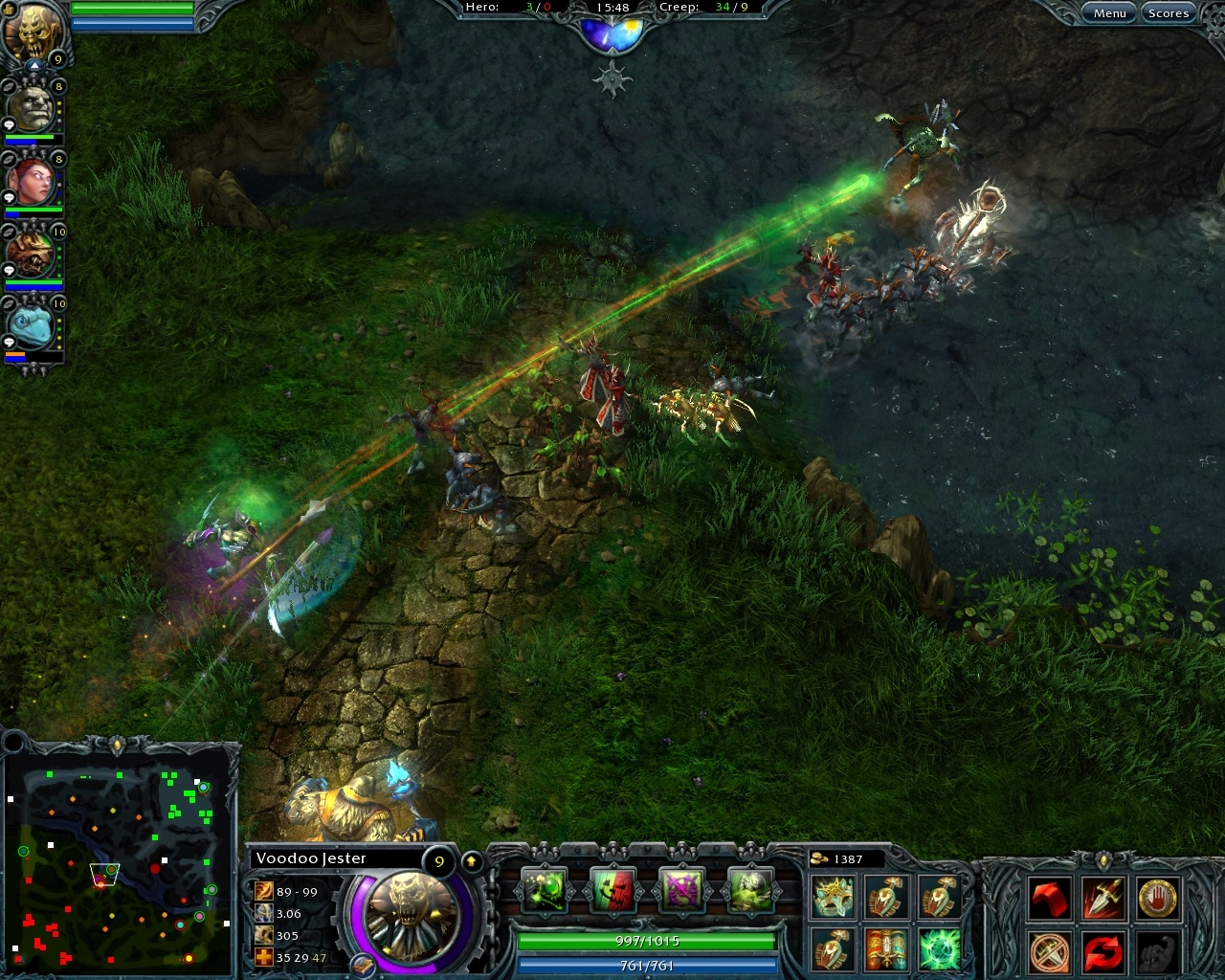Issue an Attack command with the dagger icon
Screen dimensions: 1225x980
[1102, 897]
